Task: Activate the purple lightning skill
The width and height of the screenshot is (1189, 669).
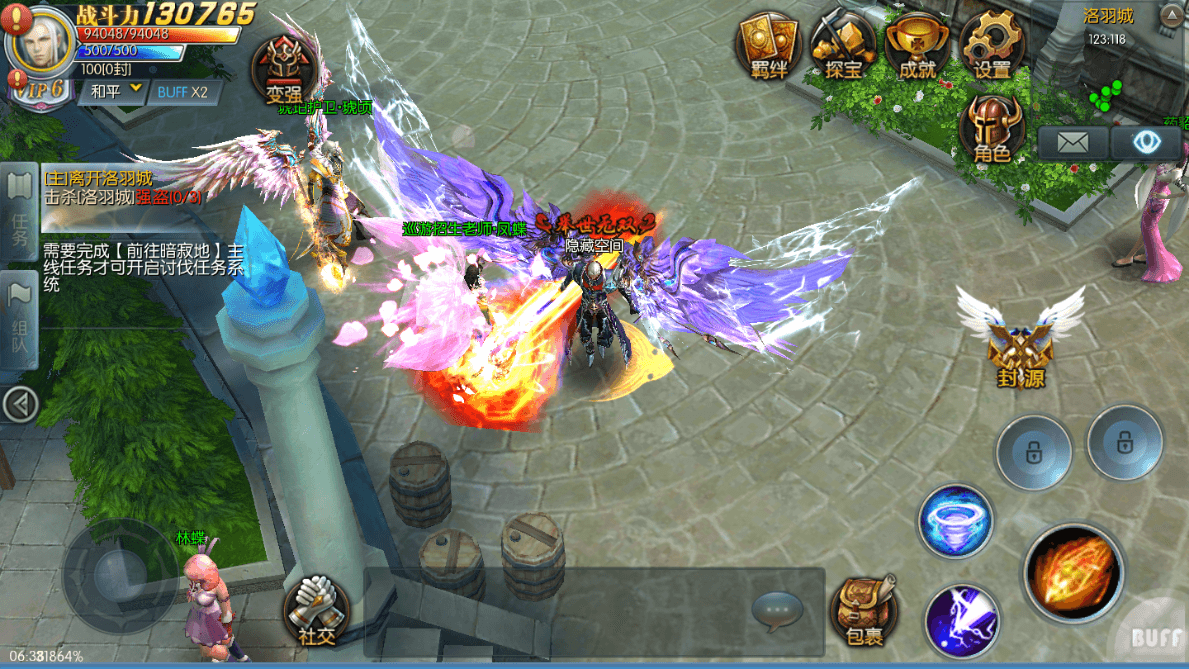Action: (x=961, y=621)
